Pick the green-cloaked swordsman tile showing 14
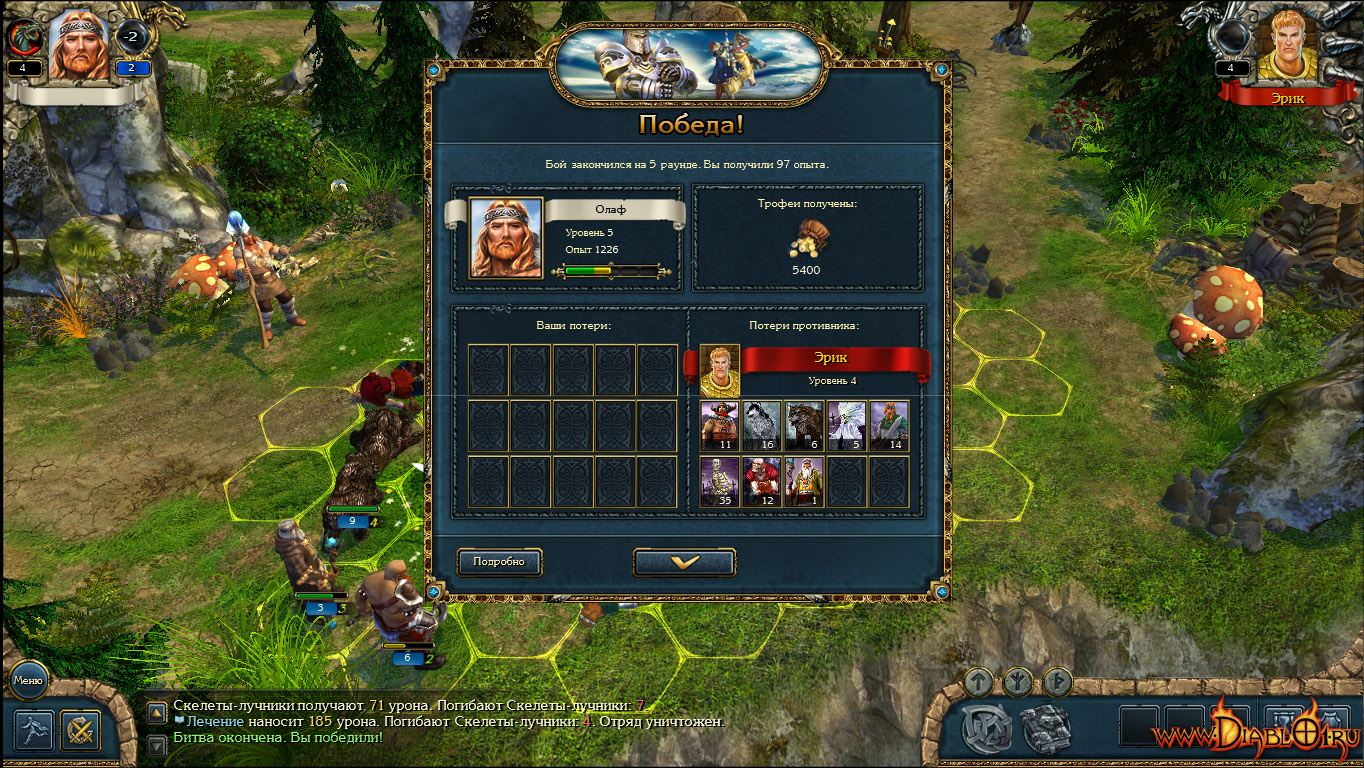This screenshot has width=1364, height=768. (x=889, y=426)
